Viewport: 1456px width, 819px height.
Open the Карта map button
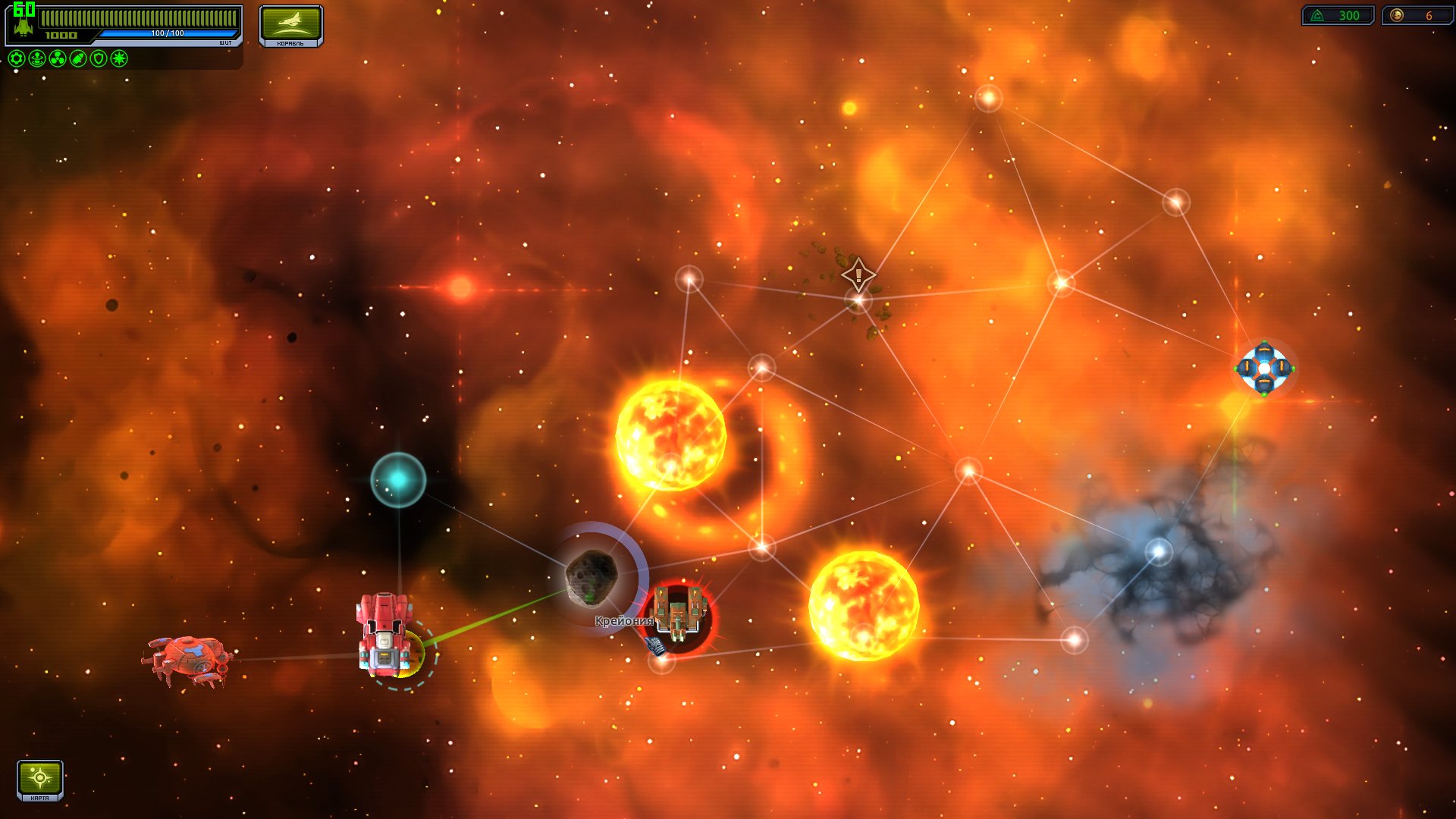point(39,780)
